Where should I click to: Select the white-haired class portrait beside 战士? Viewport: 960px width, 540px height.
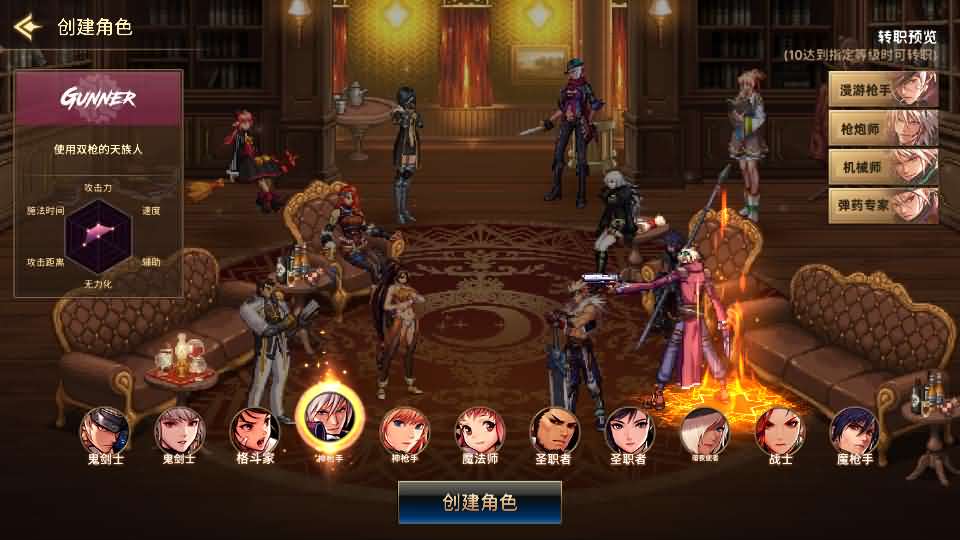point(705,431)
